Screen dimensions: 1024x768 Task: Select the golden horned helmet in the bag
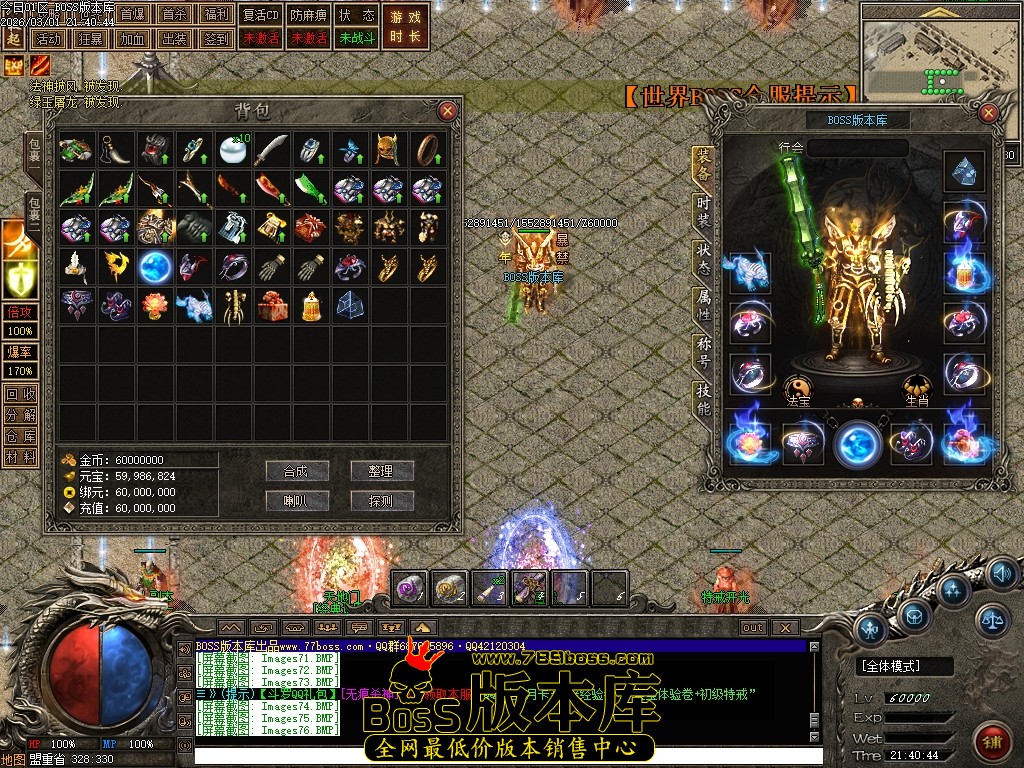coord(387,150)
